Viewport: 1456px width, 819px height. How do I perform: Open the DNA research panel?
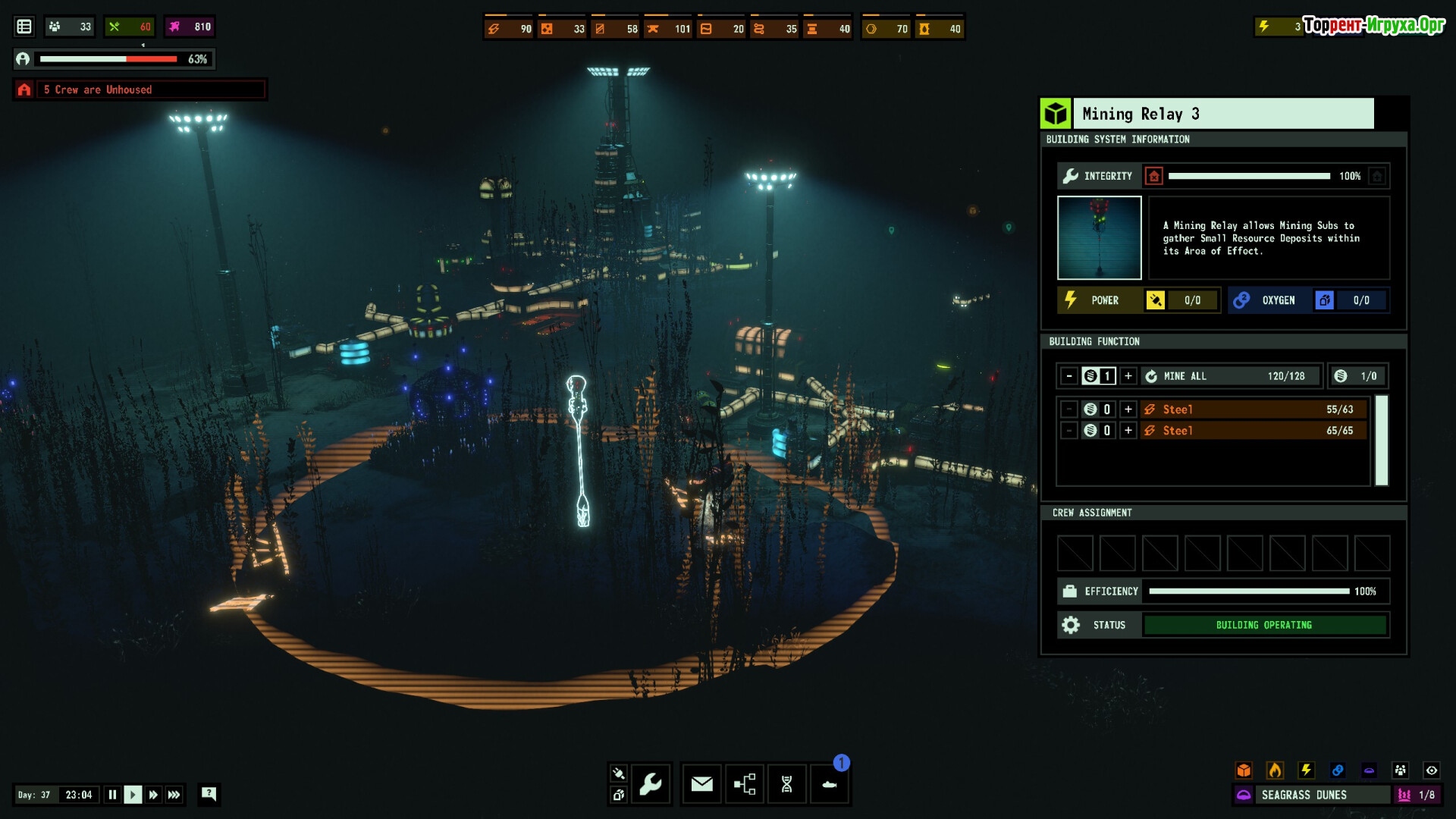787,784
